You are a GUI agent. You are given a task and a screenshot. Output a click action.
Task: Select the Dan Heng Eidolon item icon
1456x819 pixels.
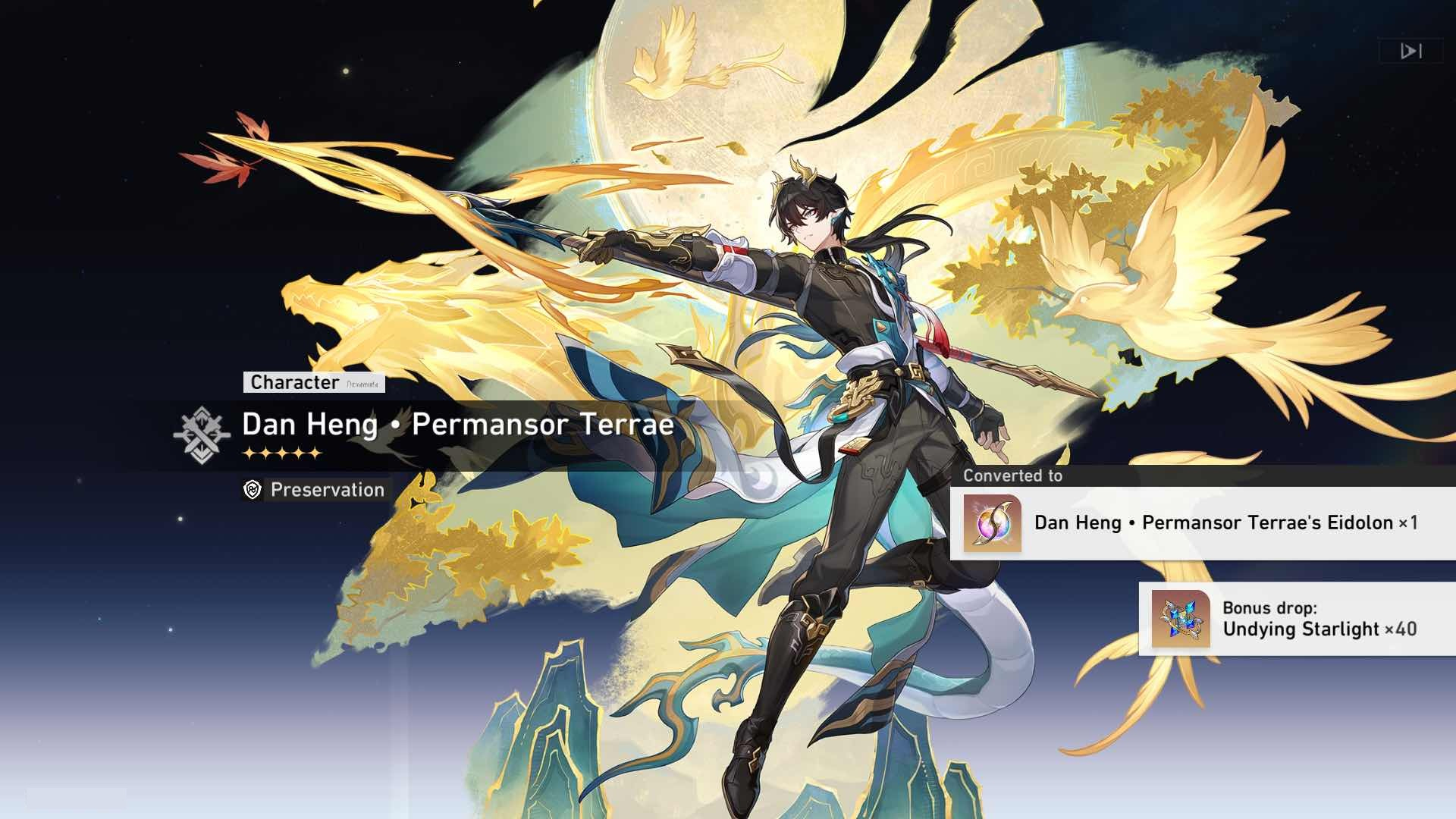pyautogui.click(x=992, y=523)
